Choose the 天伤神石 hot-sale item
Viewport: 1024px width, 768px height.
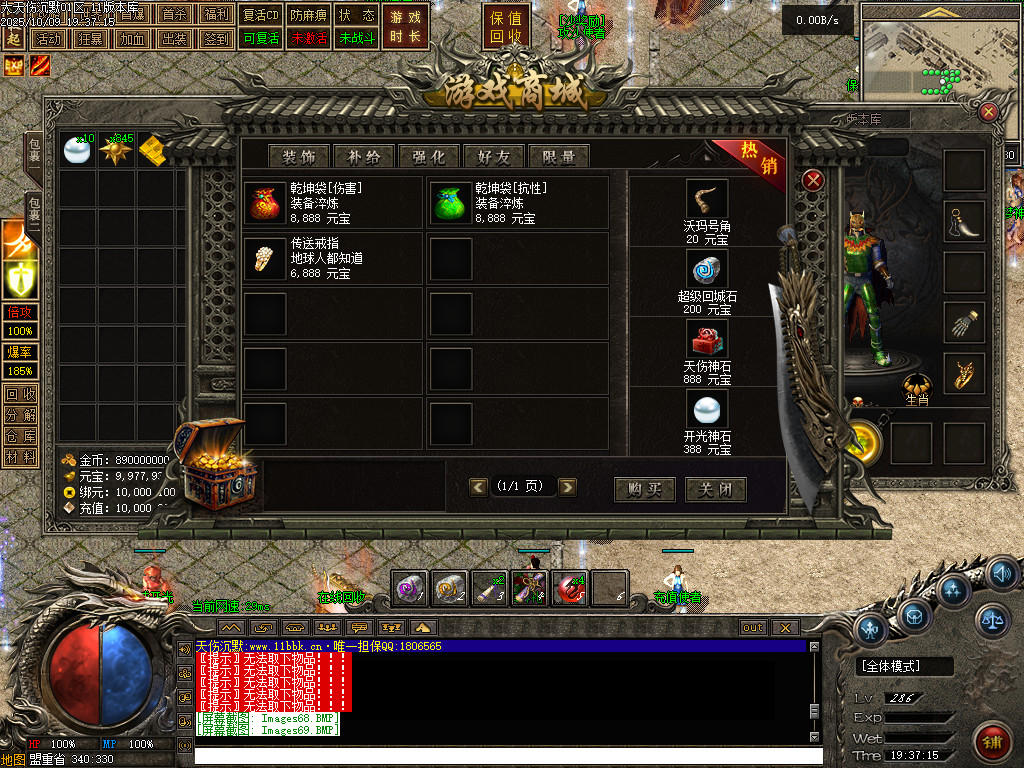pos(707,351)
